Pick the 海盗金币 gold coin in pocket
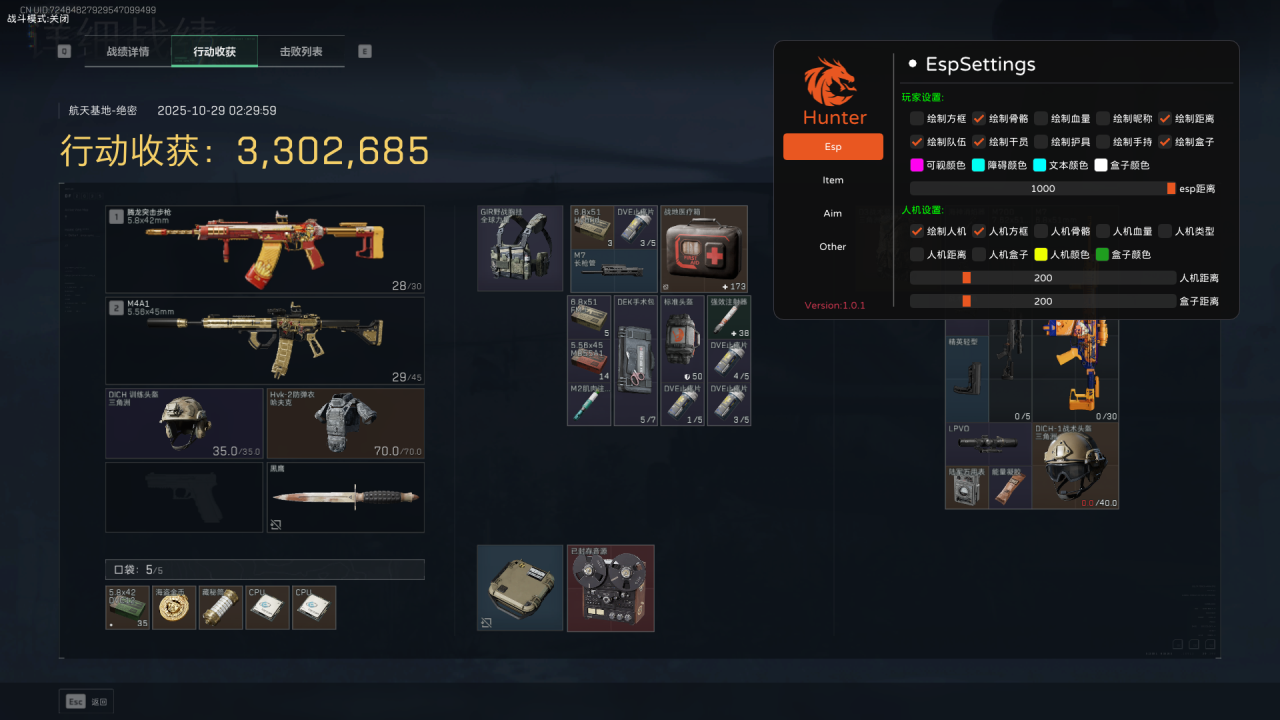Screen dimensions: 1280x720 click(174, 608)
